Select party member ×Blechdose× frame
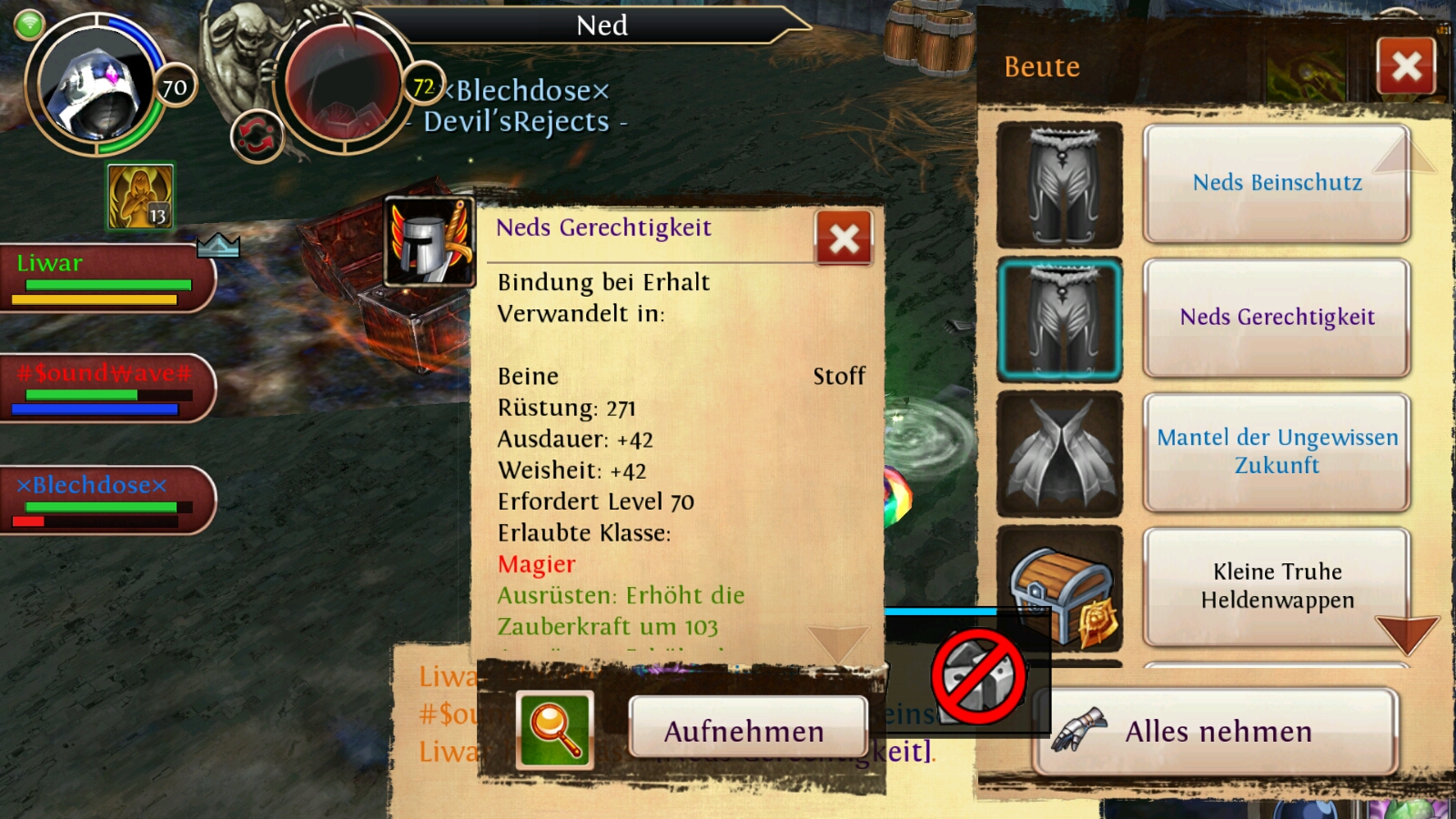1456x819 pixels. [x=106, y=500]
